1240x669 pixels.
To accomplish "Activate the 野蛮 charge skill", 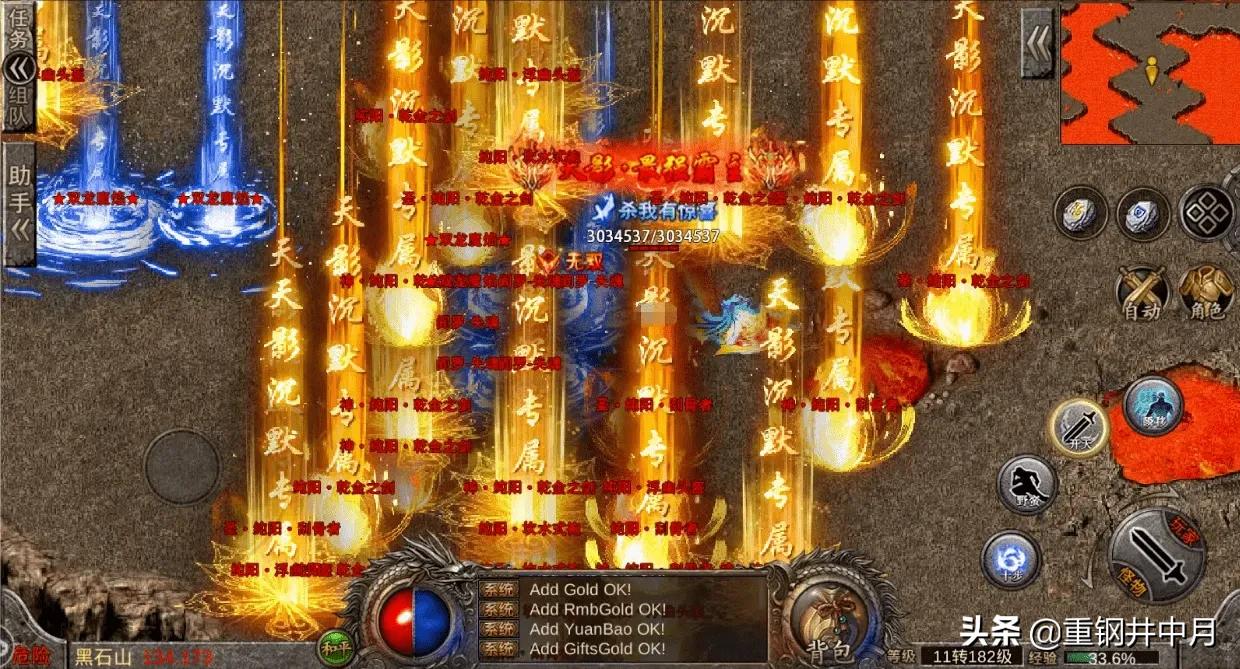I will [x=1027, y=485].
